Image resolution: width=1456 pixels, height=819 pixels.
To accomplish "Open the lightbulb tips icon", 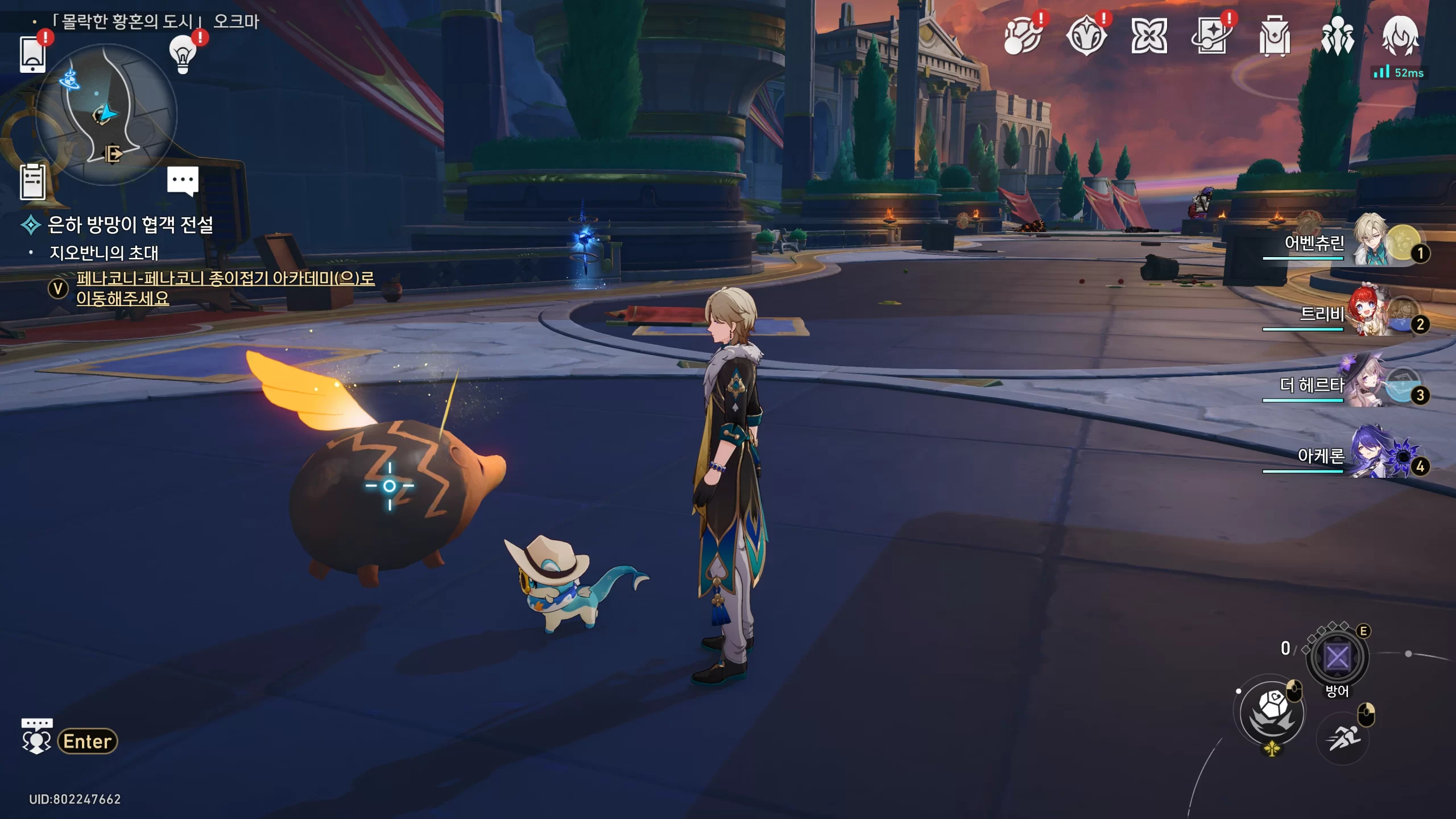I will point(183,55).
